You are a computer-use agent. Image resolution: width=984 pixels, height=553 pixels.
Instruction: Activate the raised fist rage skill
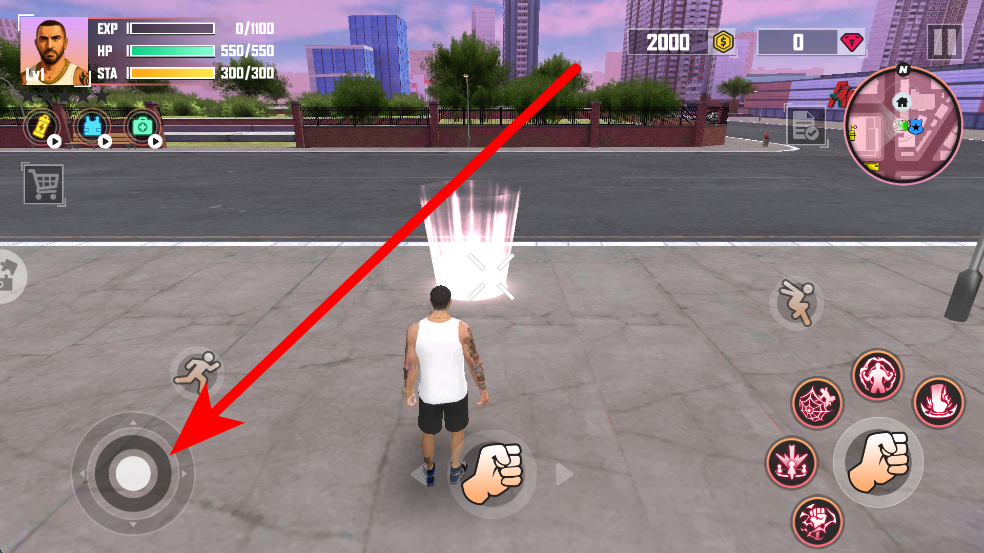tap(817, 521)
